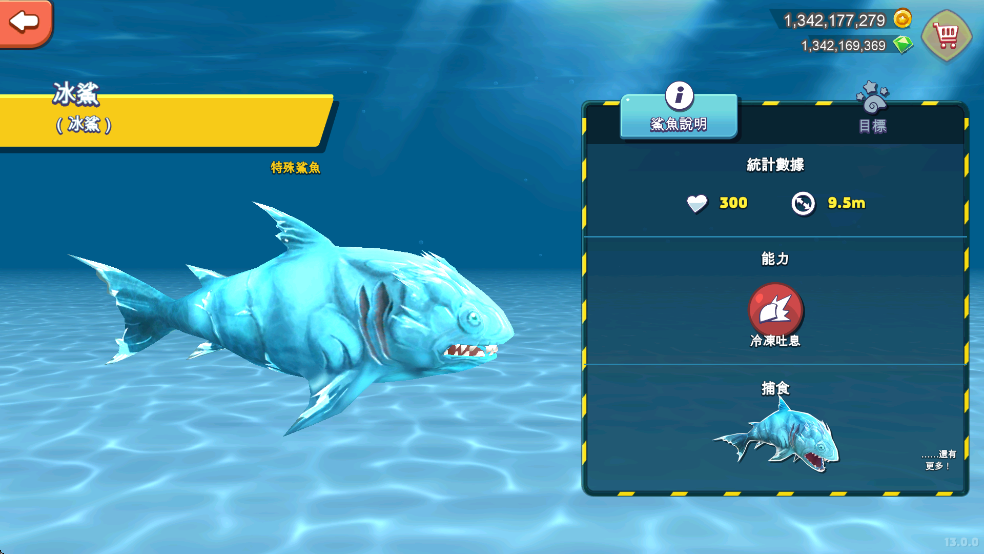Switch to the 目標 objectives tab
984x554 pixels.
[x=872, y=116]
